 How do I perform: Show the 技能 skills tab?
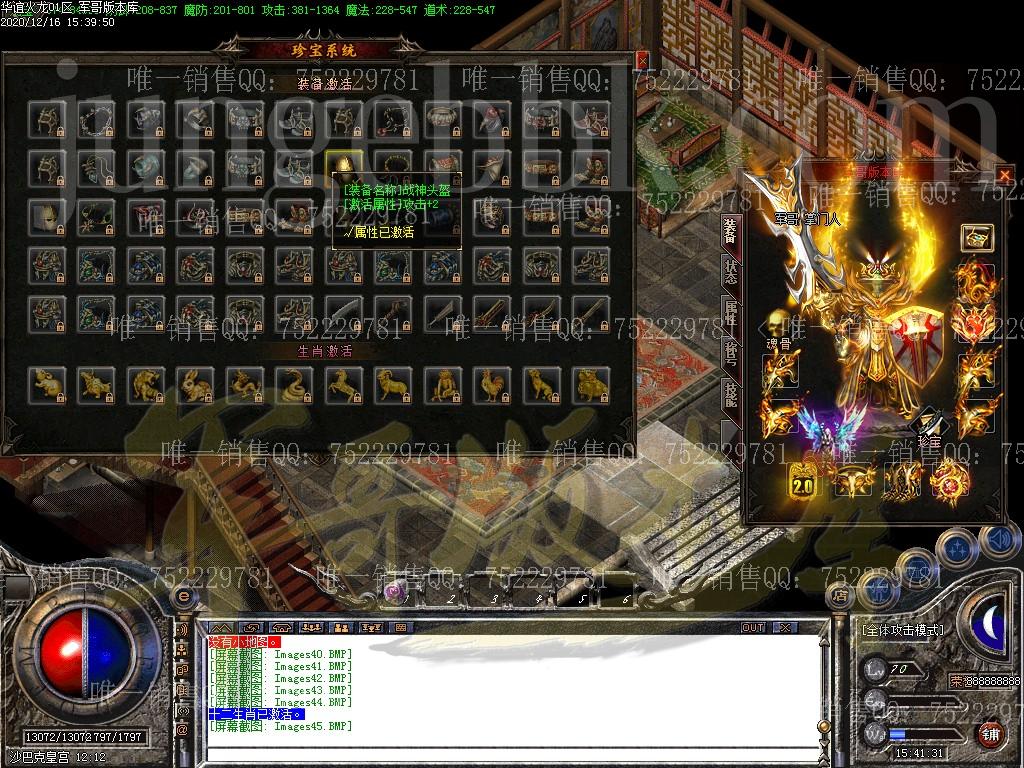730,396
